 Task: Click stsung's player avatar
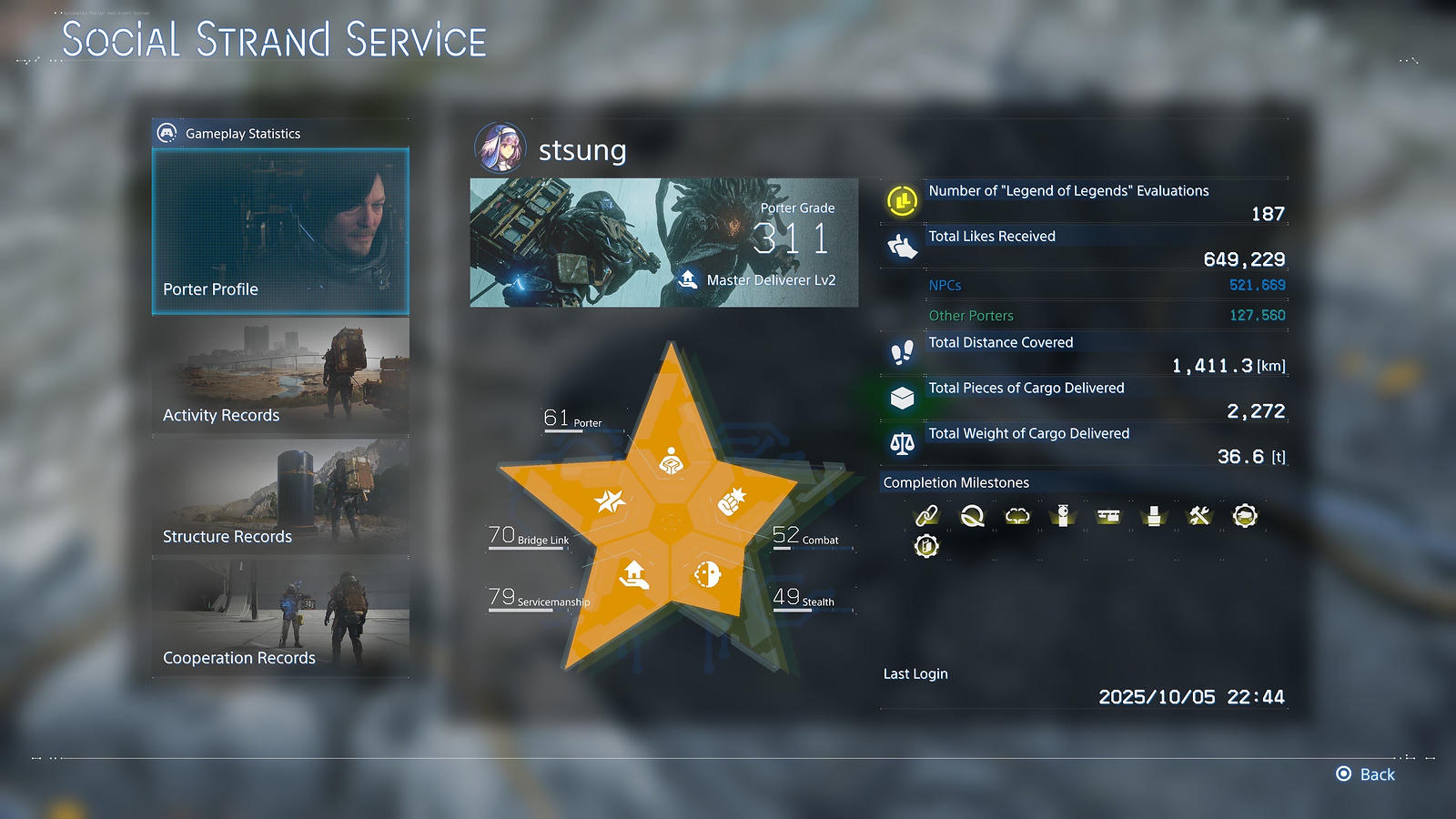500,147
